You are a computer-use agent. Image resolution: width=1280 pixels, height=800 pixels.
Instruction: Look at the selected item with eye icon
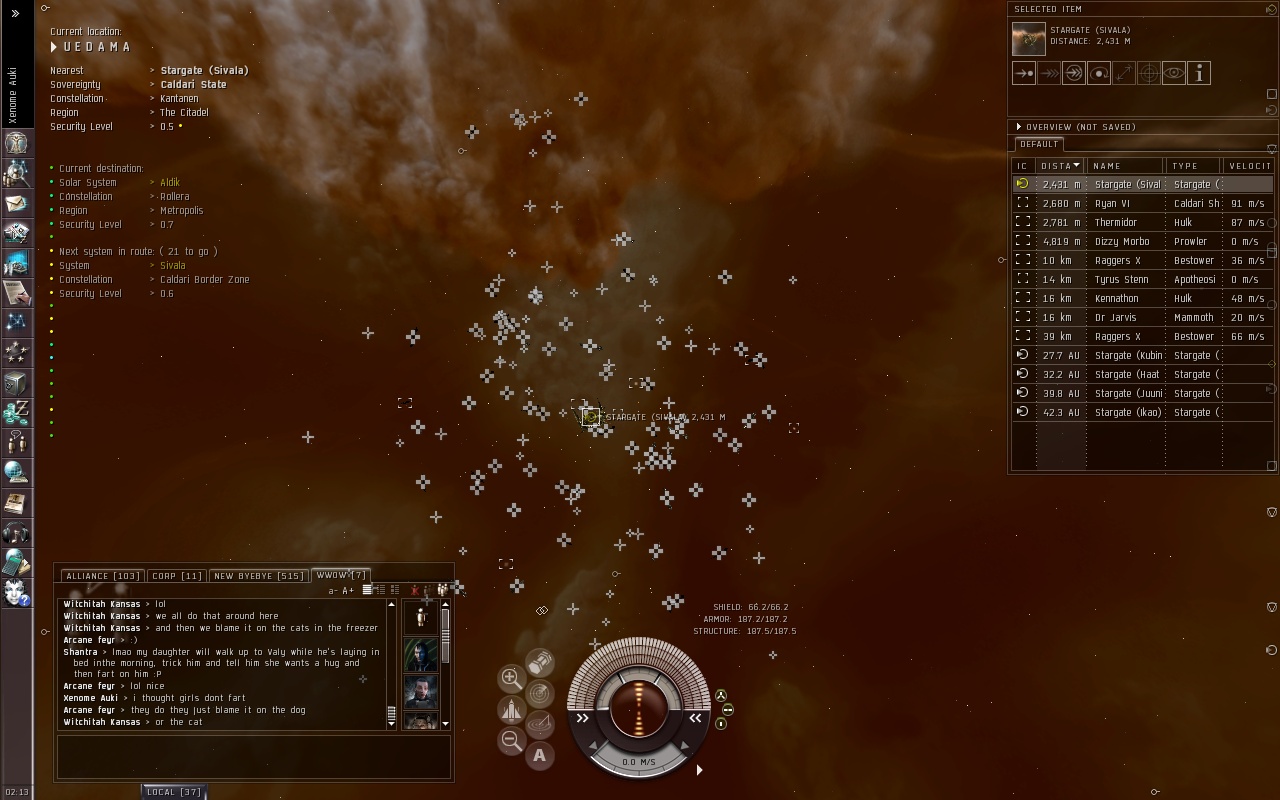point(1174,73)
